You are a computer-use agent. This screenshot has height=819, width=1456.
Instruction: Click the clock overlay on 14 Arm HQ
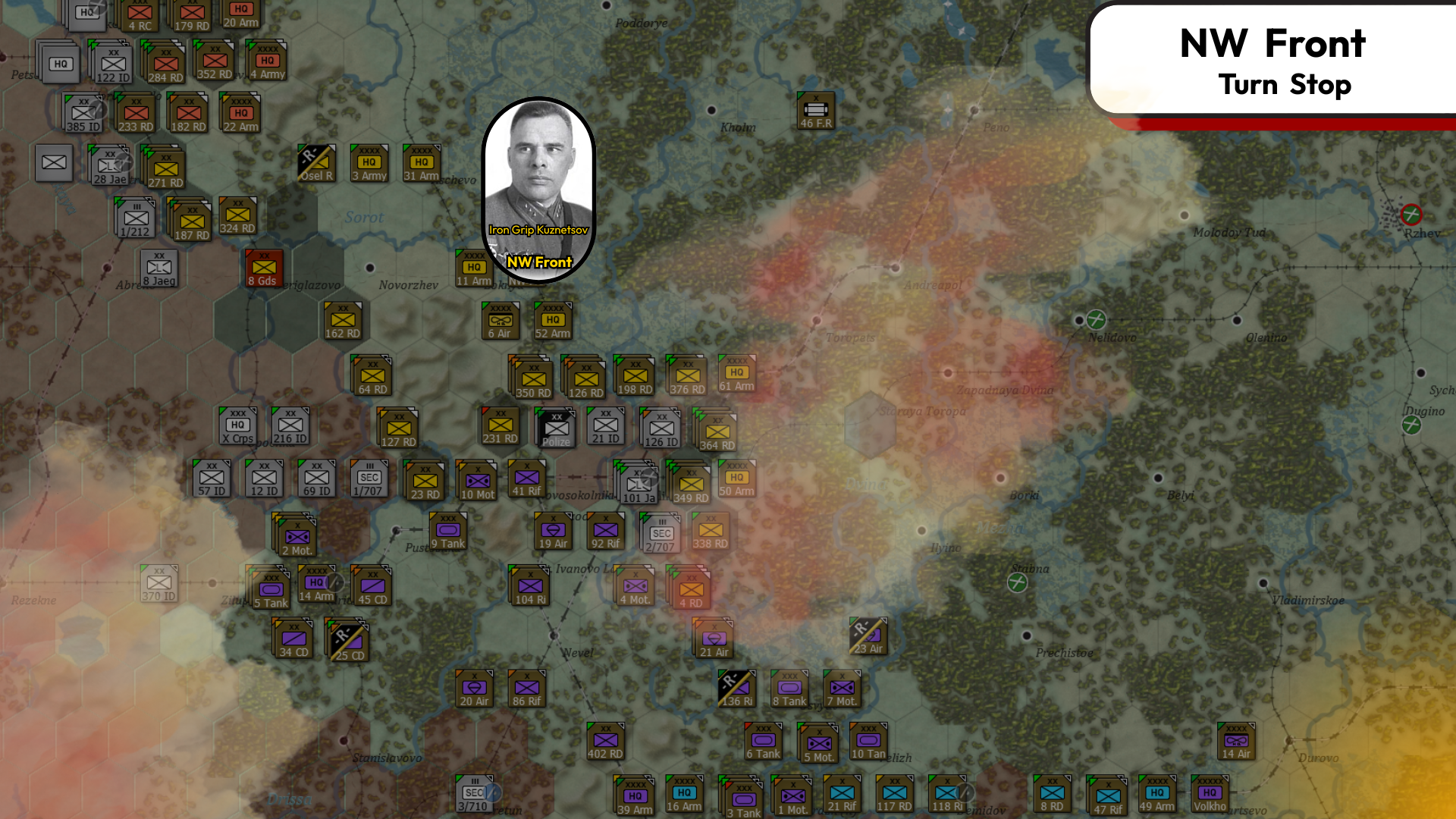(x=333, y=584)
